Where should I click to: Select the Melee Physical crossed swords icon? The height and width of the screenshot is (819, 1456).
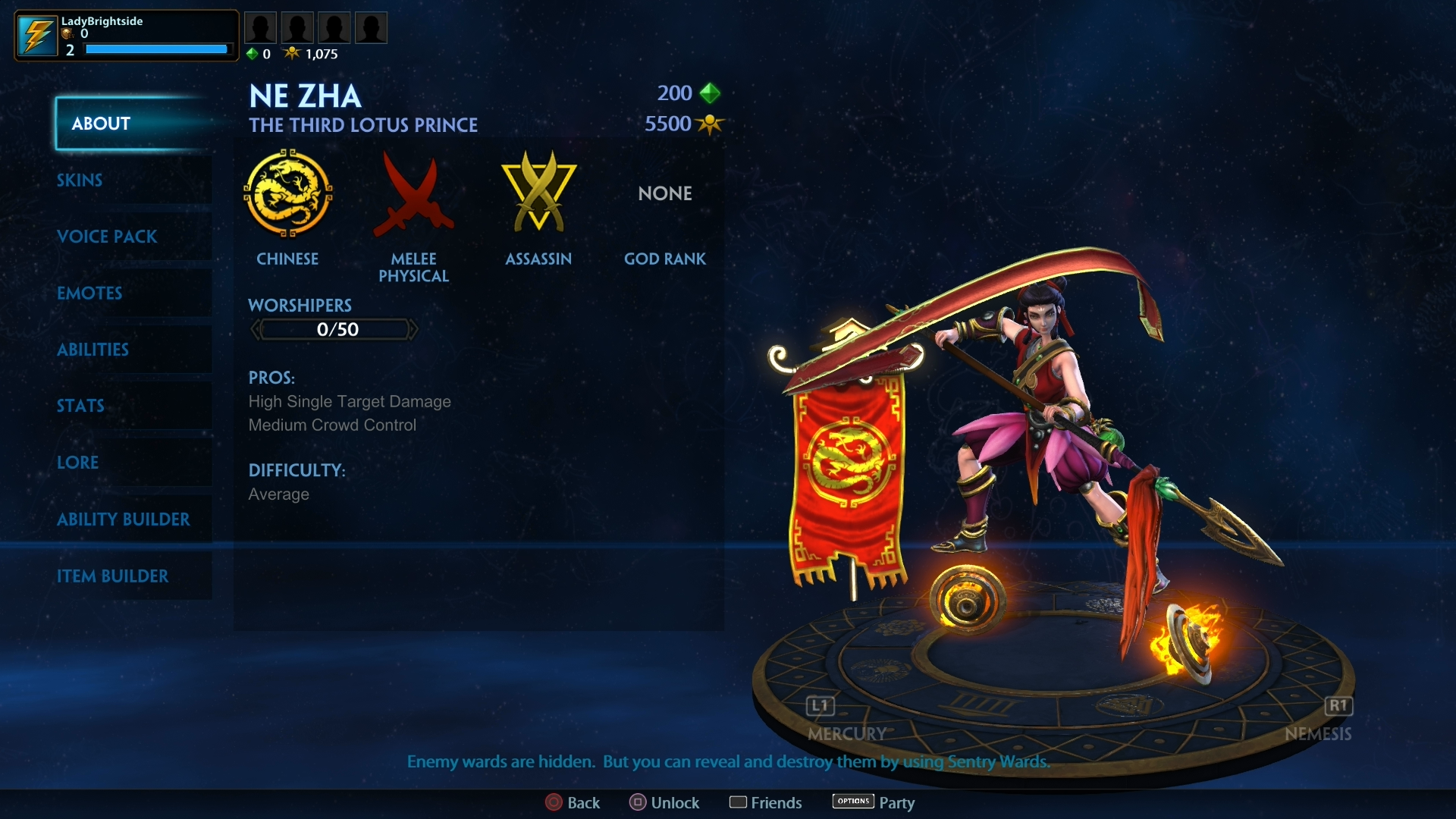[x=413, y=193]
